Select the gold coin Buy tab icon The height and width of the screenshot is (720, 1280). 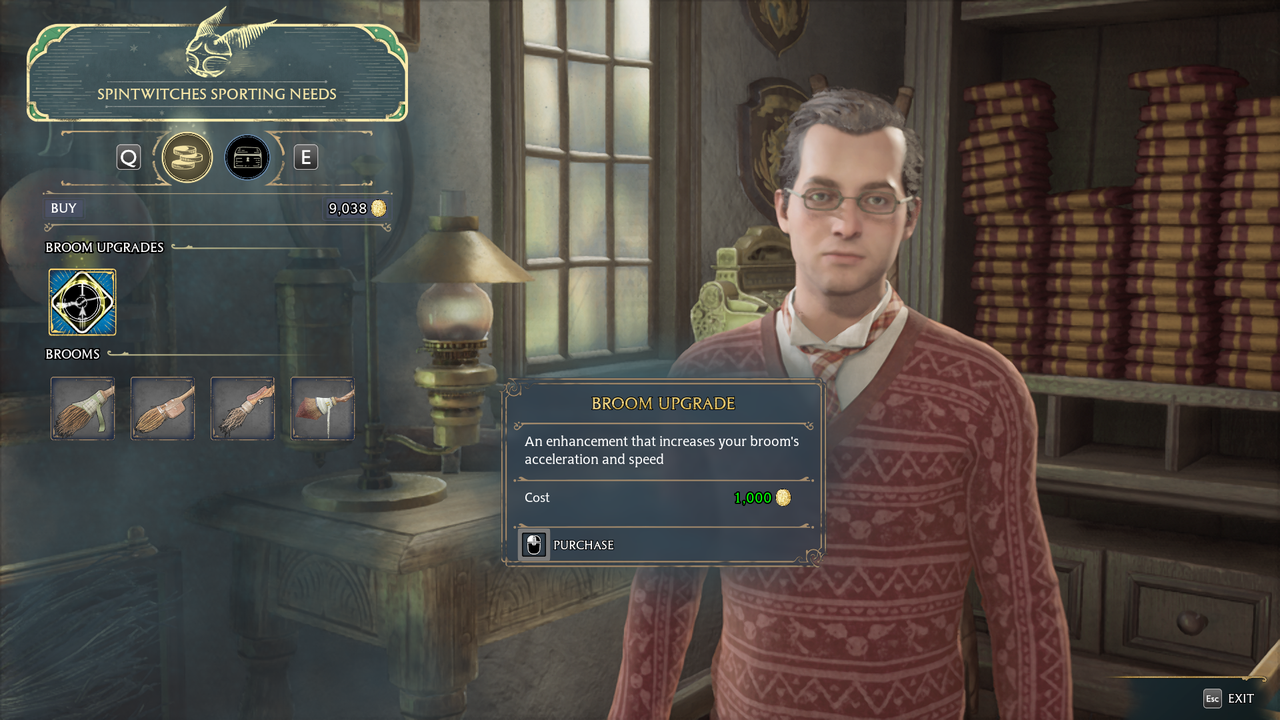pos(185,157)
